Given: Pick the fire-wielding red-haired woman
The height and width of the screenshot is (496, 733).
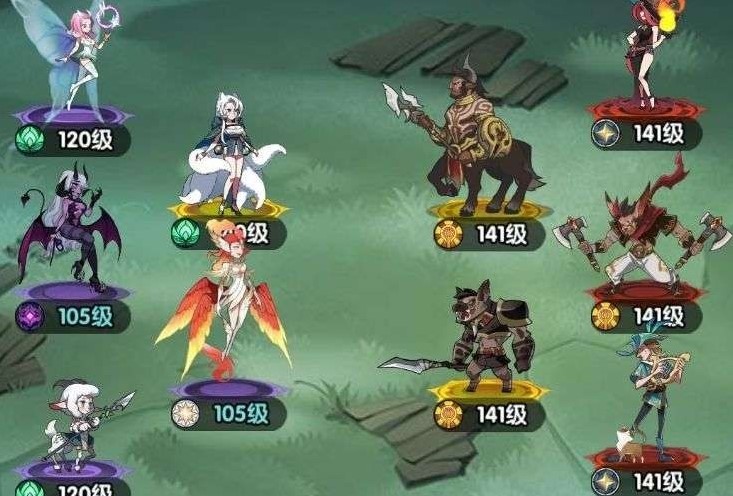Looking at the screenshot, I should pyautogui.click(x=647, y=50).
